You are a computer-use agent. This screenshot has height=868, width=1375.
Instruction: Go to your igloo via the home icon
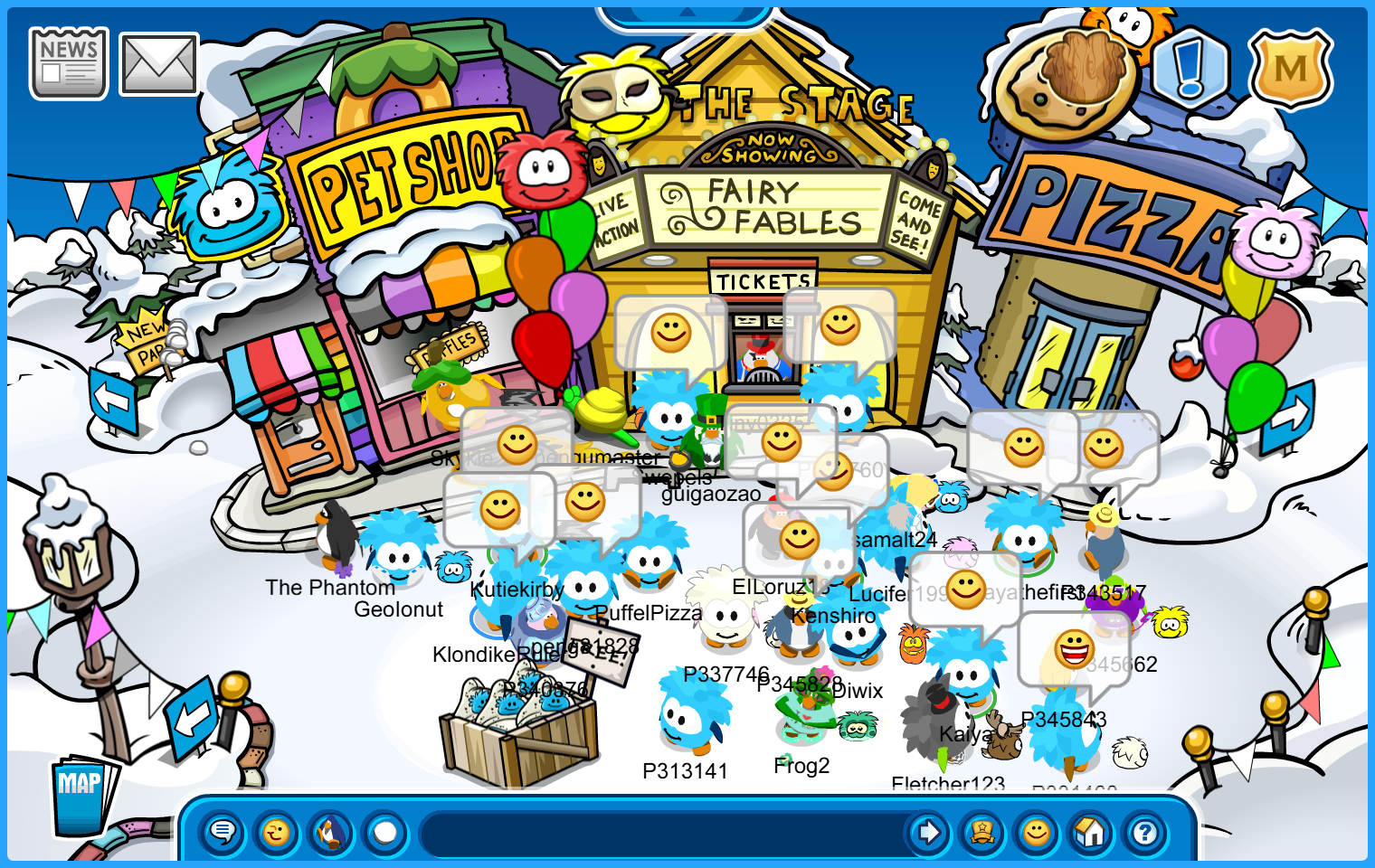[1089, 833]
